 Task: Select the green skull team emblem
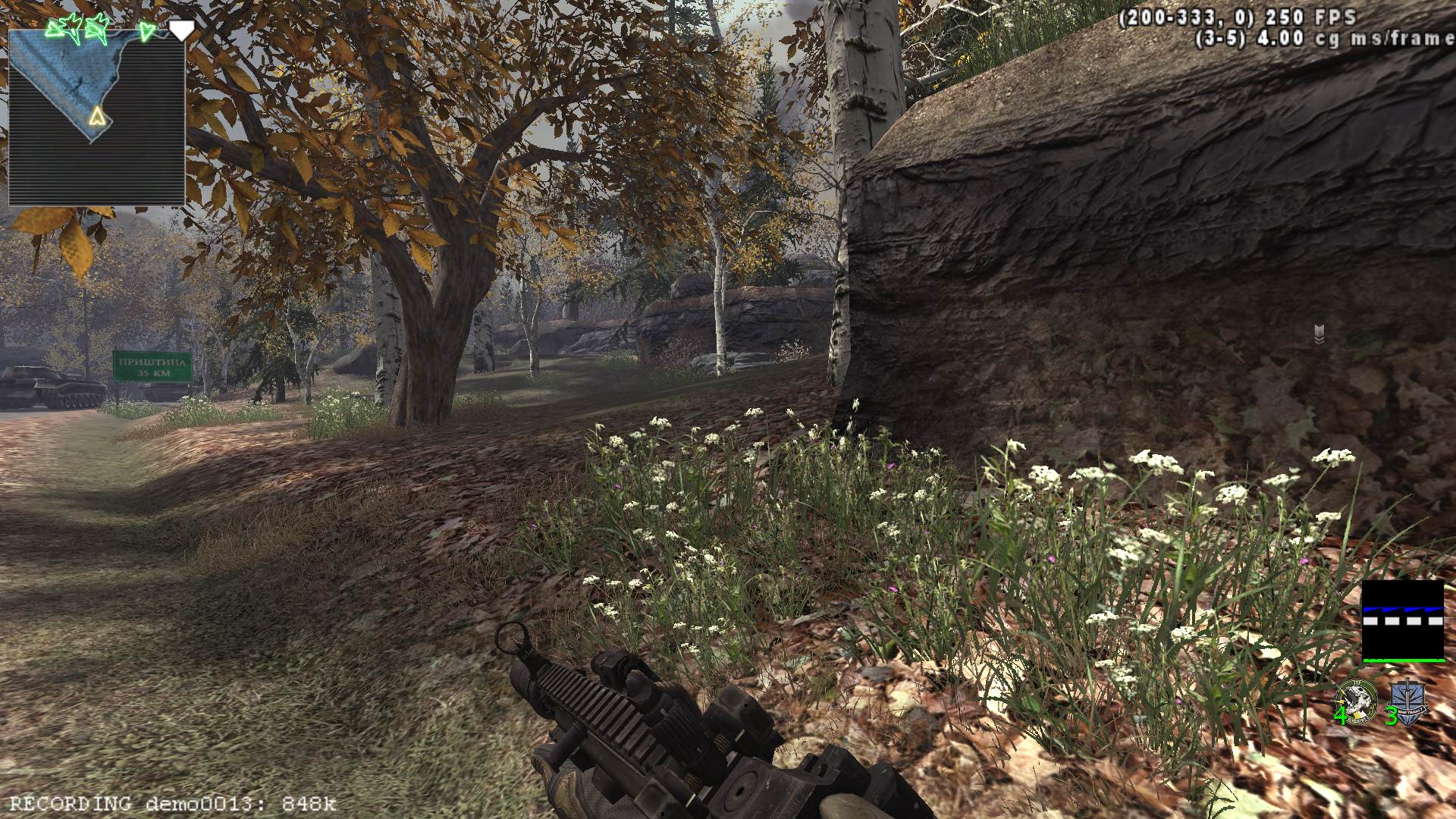click(1357, 701)
